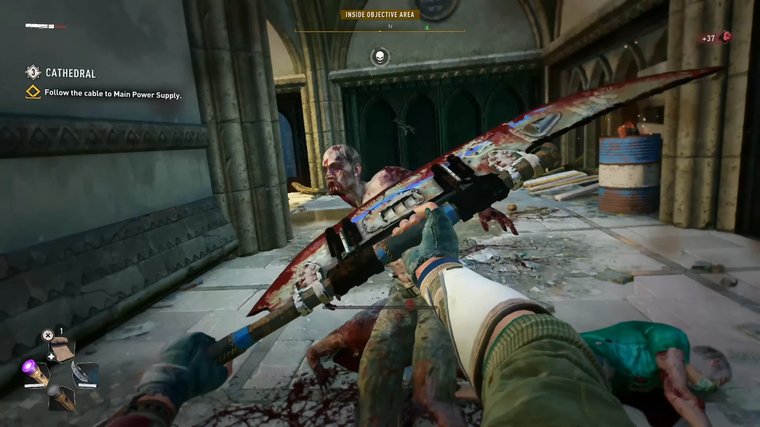
Task: Select the blade weapon slot
Action: pyautogui.click(x=86, y=373)
